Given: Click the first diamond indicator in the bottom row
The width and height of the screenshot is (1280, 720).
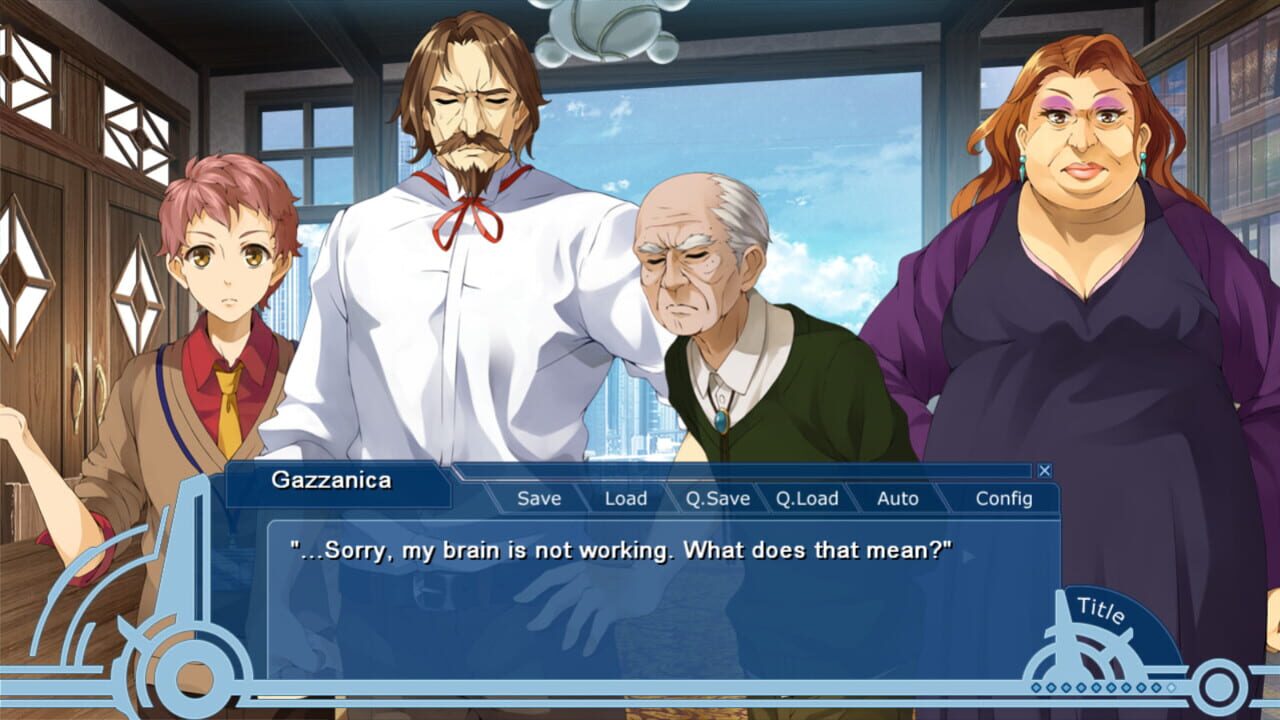Looking at the screenshot, I should coord(1037,687).
